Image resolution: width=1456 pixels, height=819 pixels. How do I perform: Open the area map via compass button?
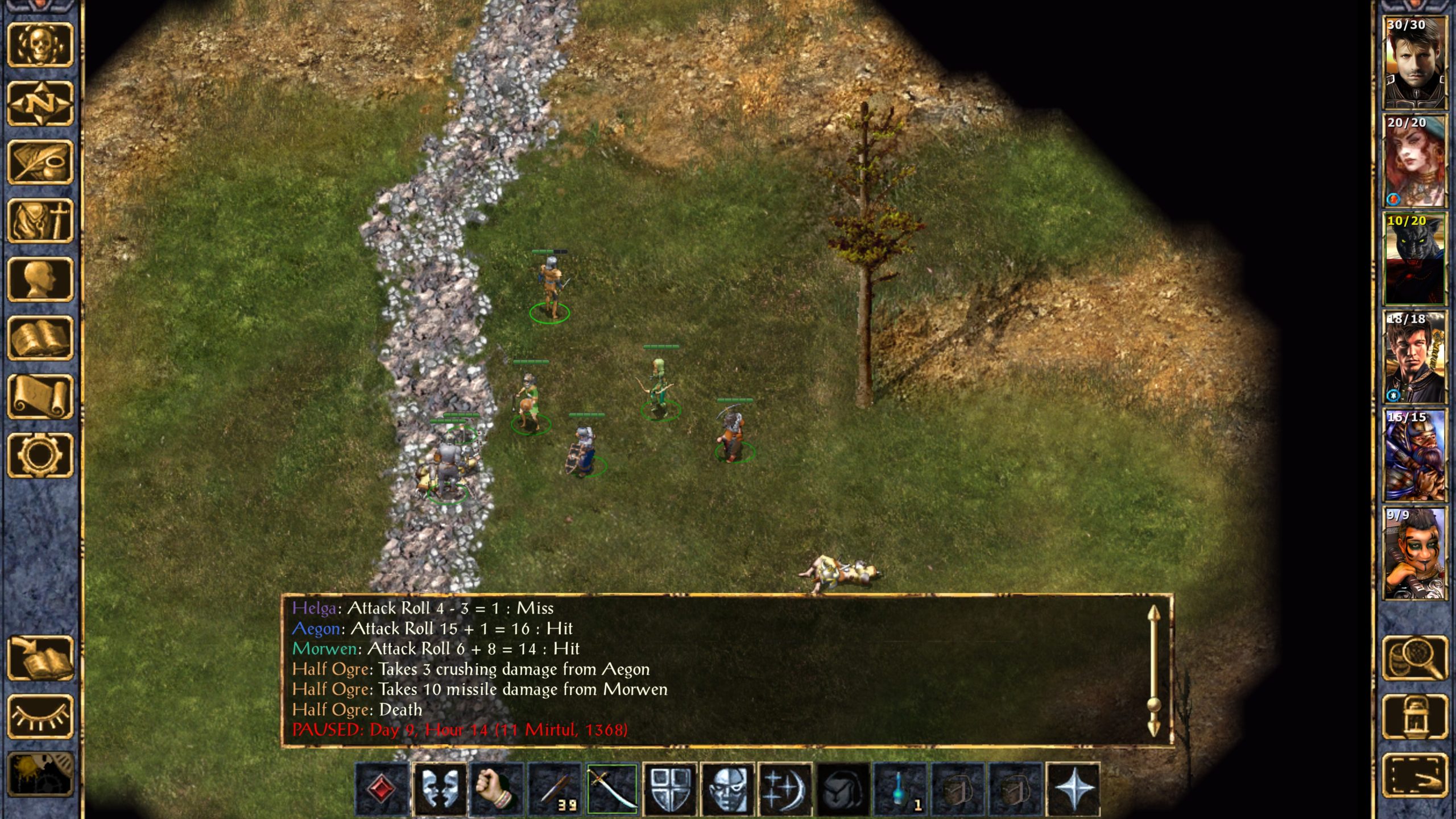coord(40,103)
